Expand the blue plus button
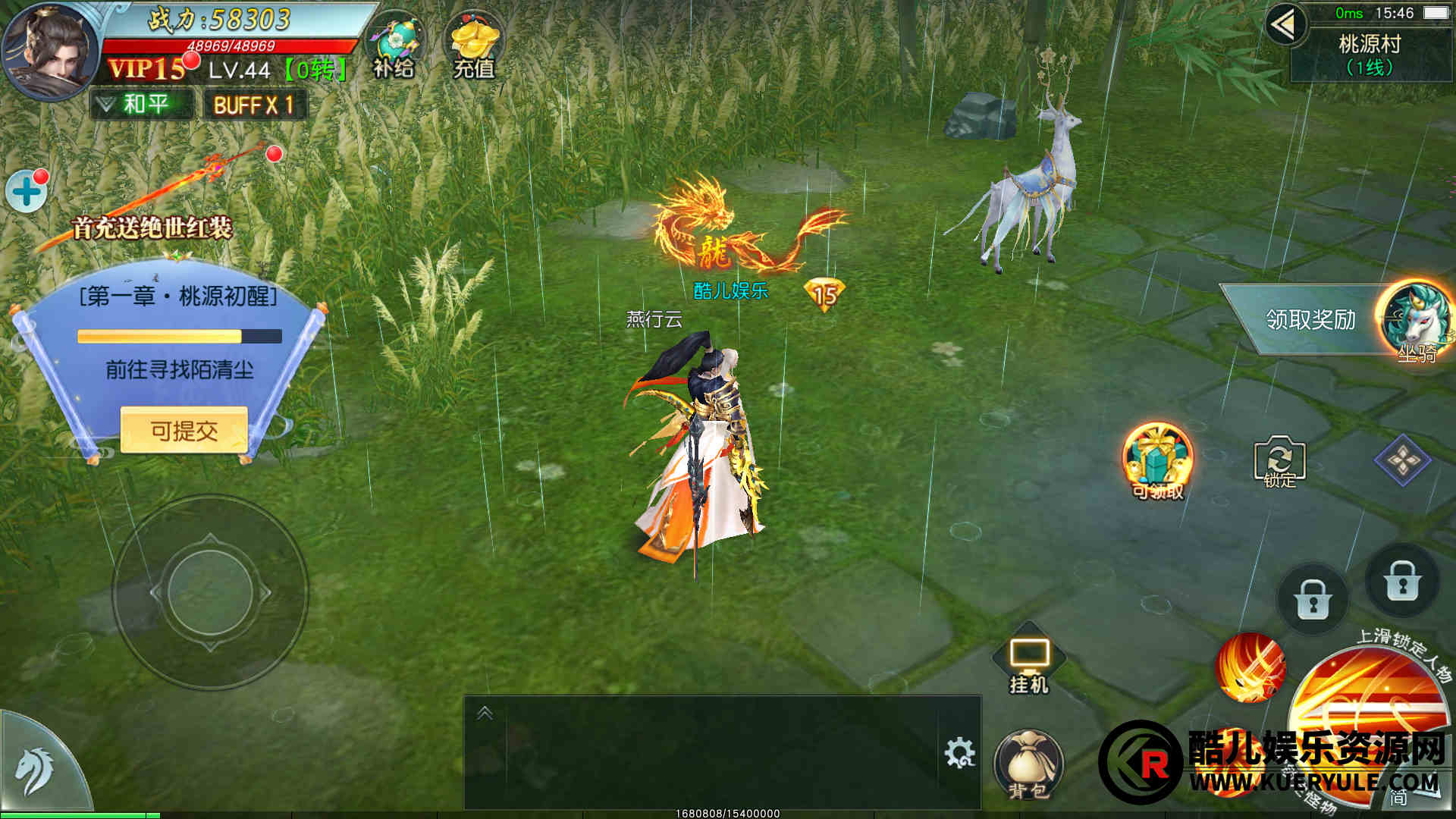Viewport: 1456px width, 819px height. pos(27,191)
